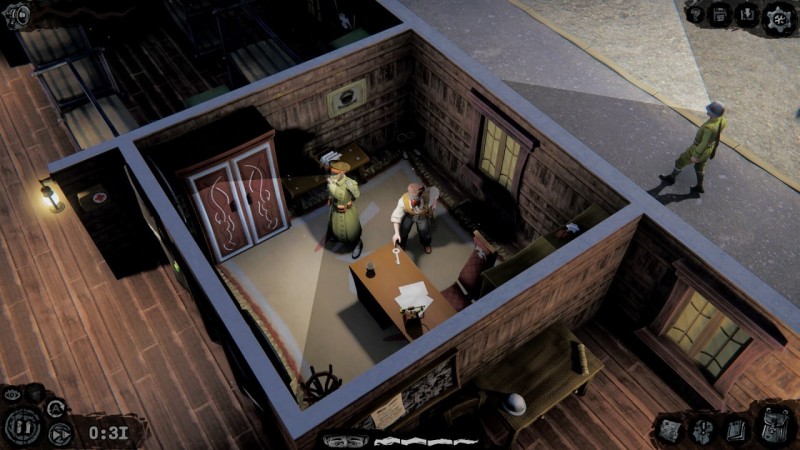
Task: Load a game with the down-arrow icon
Action: tap(747, 14)
